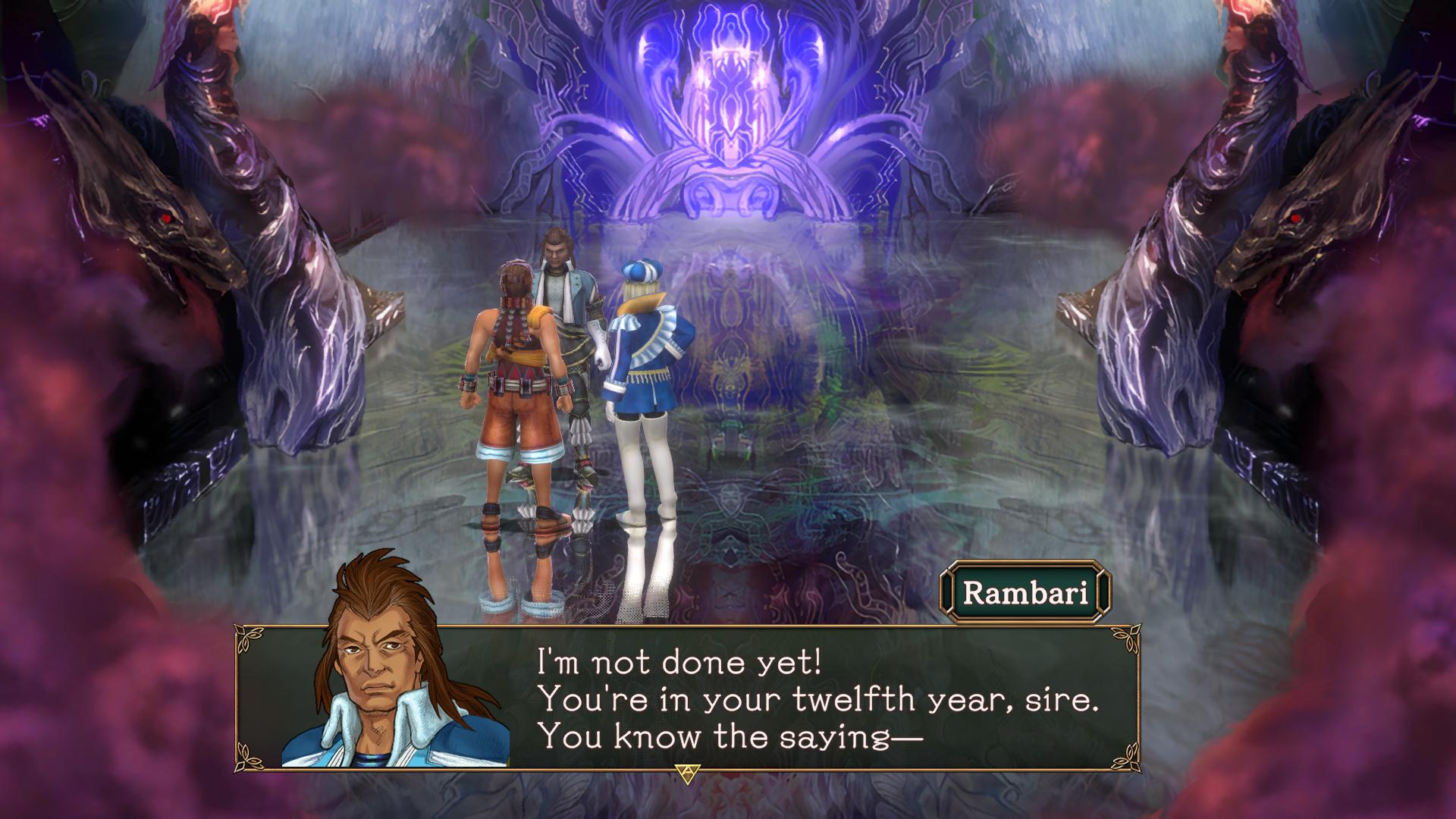Advance dialogue with the golden triangle indicator

click(687, 773)
